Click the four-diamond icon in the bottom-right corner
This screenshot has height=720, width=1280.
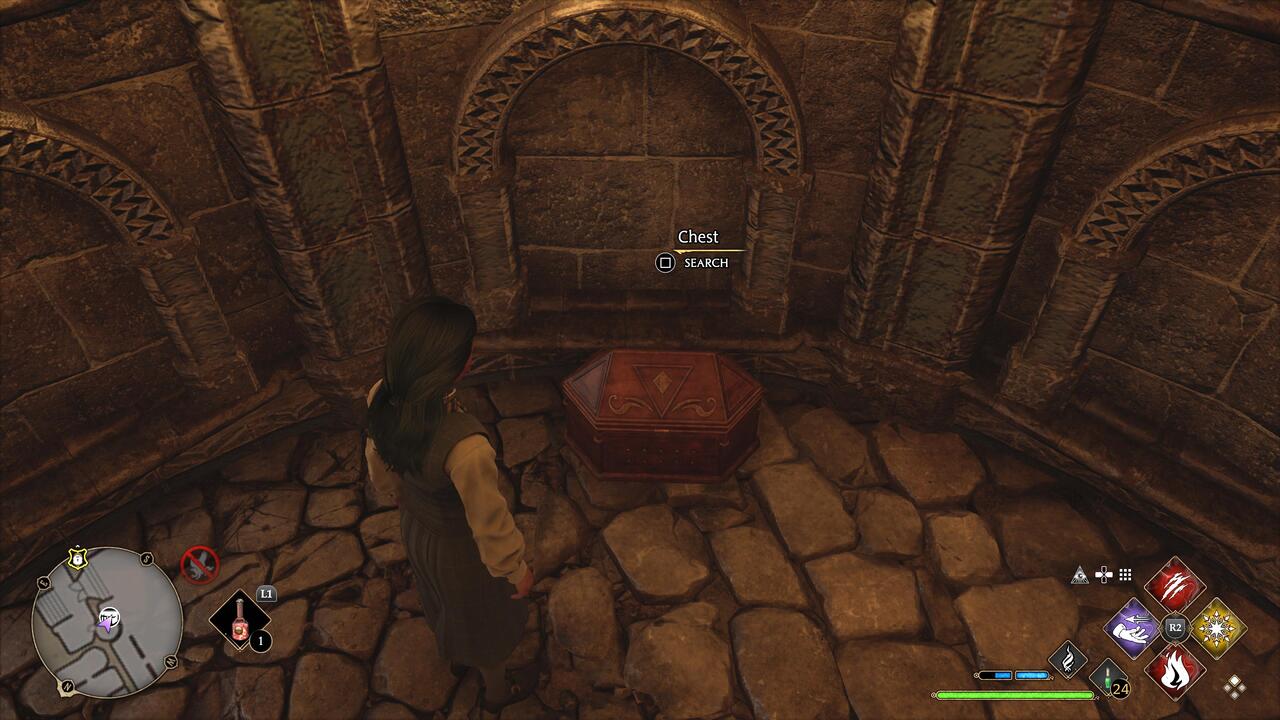(x=1235, y=685)
